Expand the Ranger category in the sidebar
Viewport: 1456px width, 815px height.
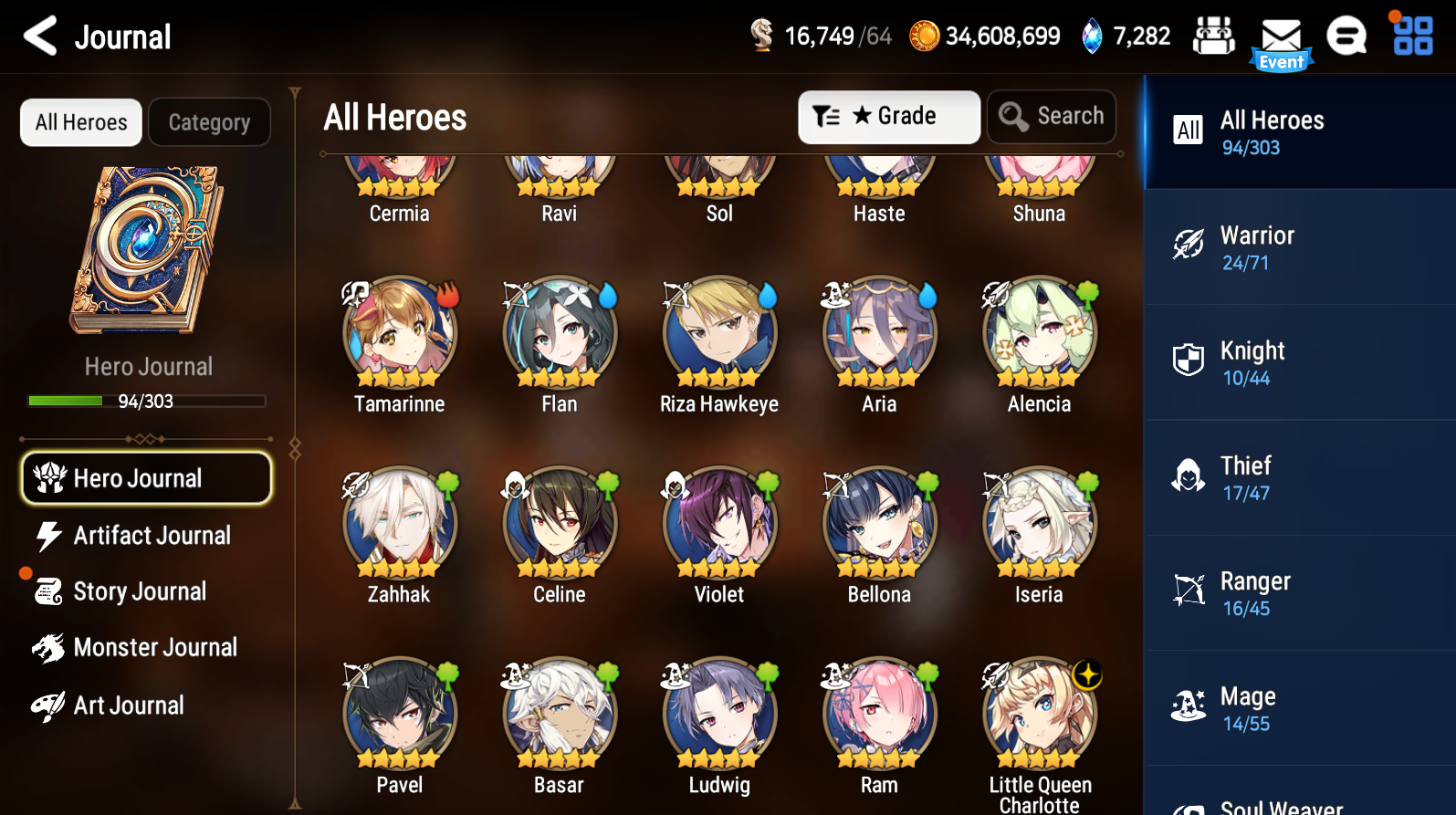pos(1297,592)
